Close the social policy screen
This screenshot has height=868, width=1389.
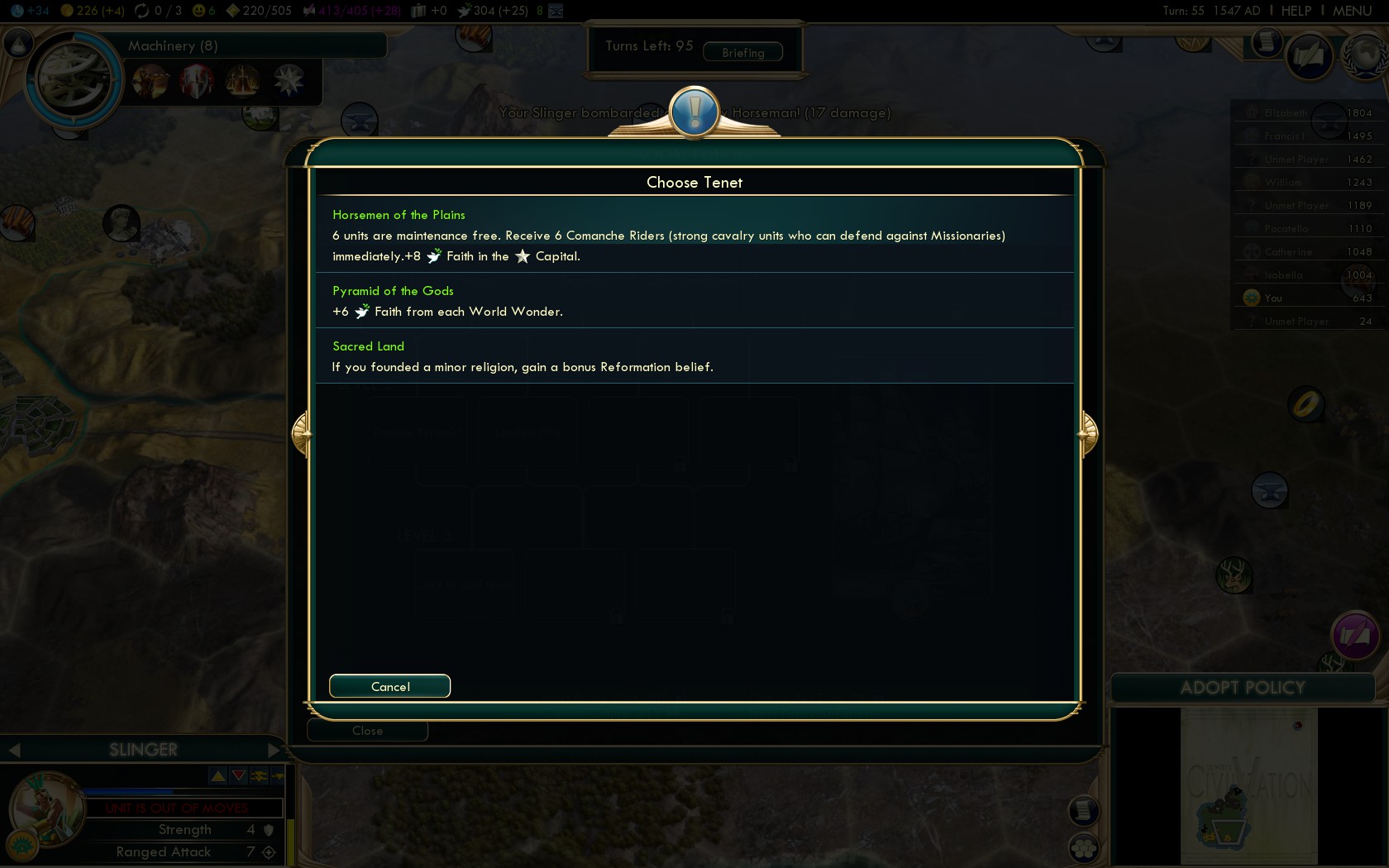pos(367,731)
